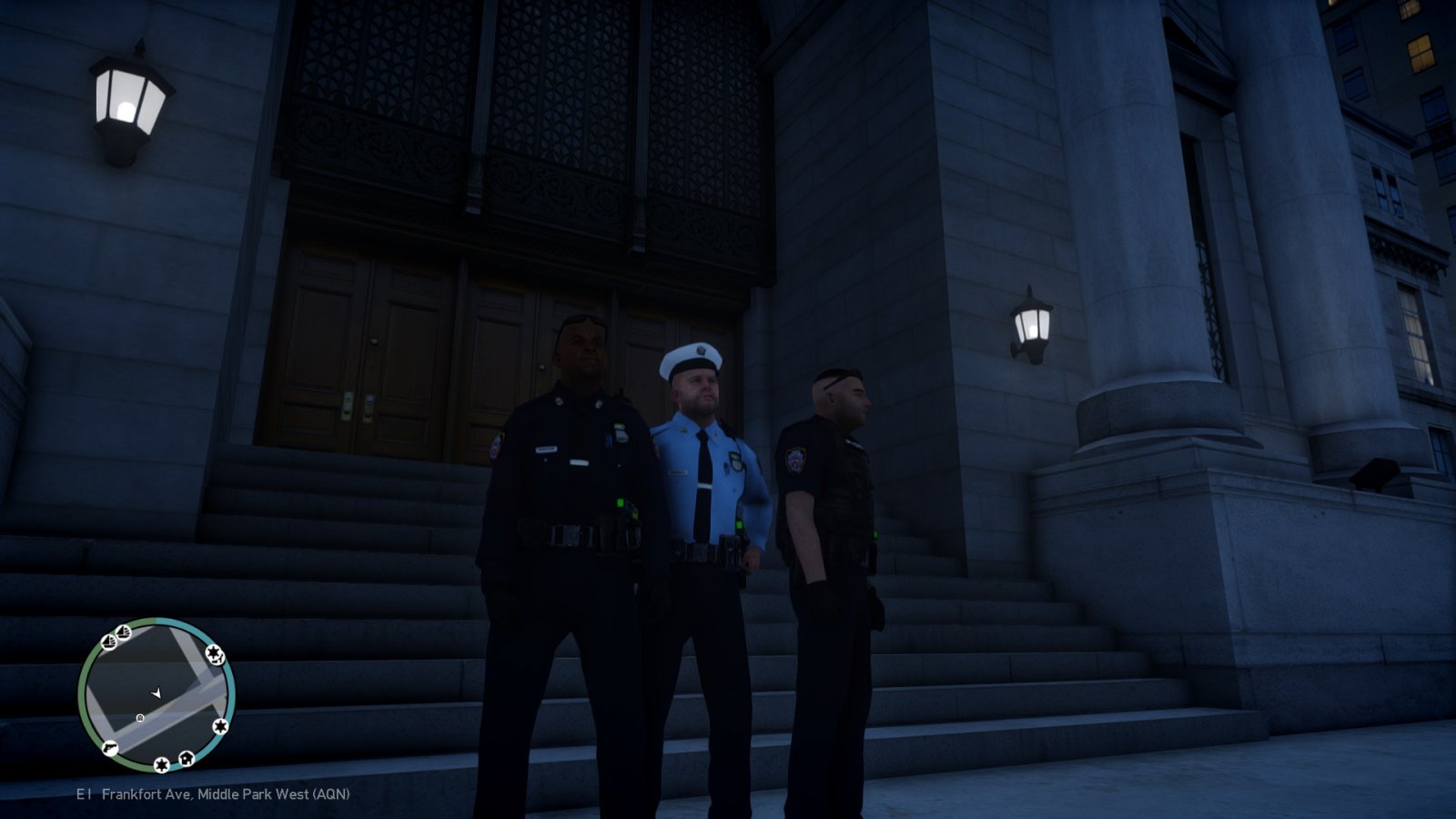Click the boat dock blip at the minimap's upper left

click(109, 642)
